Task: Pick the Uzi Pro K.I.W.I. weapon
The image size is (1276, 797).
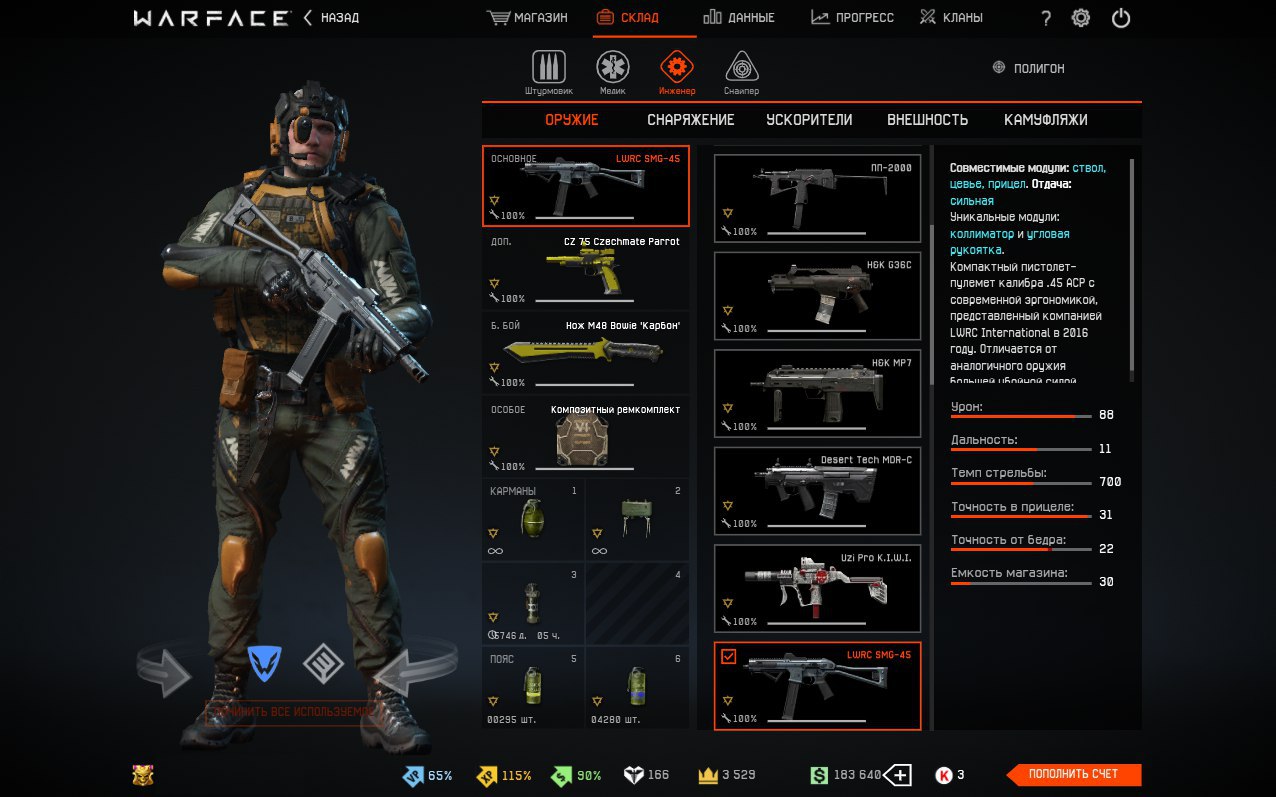Action: click(817, 588)
